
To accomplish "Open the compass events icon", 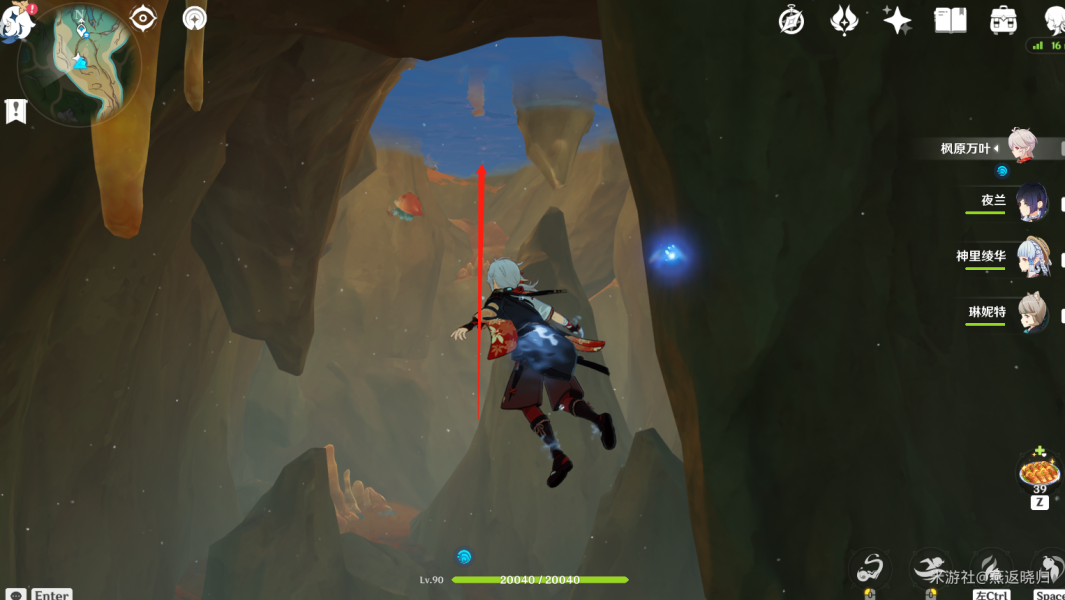I will click(792, 20).
